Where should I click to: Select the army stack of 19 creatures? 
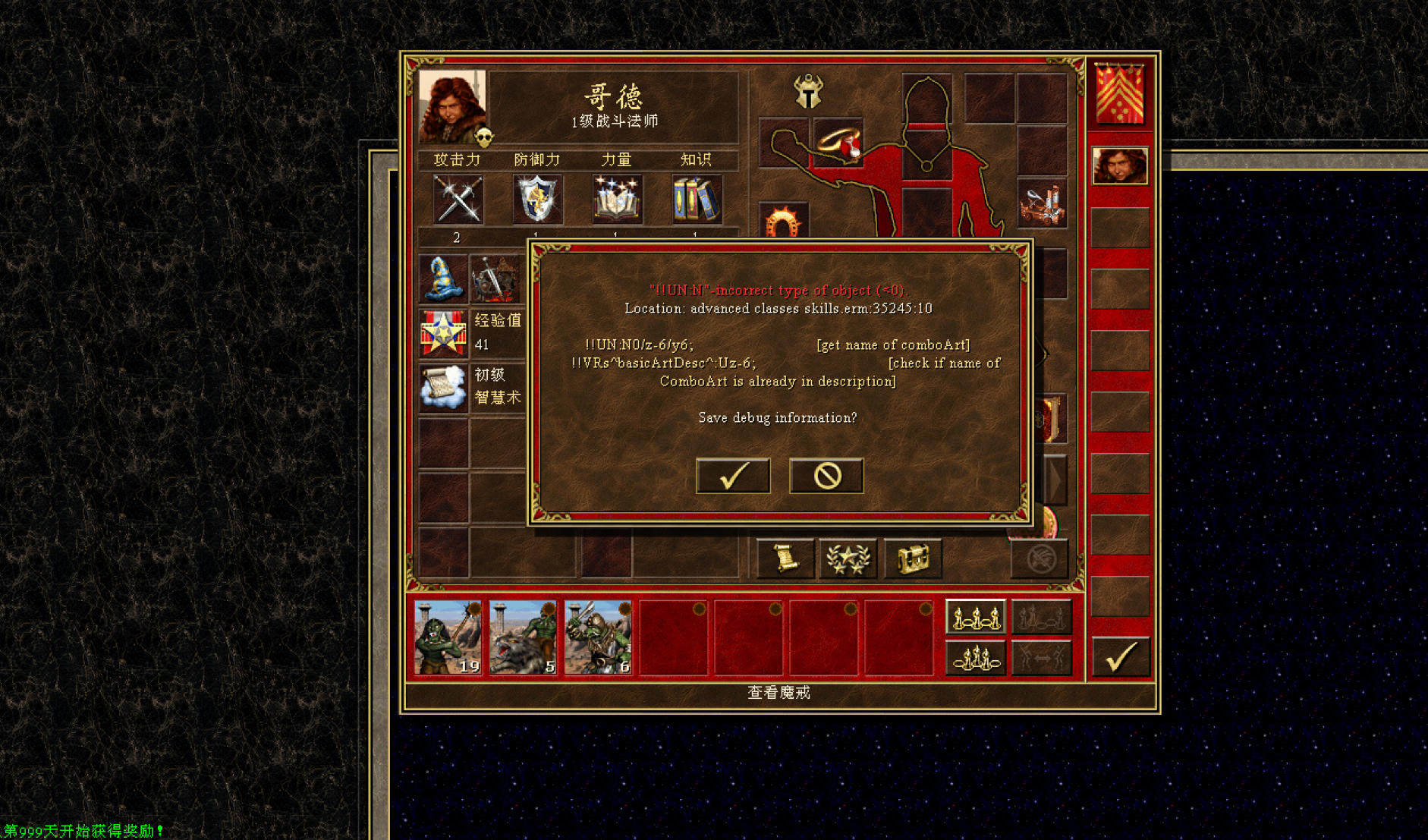[448, 637]
